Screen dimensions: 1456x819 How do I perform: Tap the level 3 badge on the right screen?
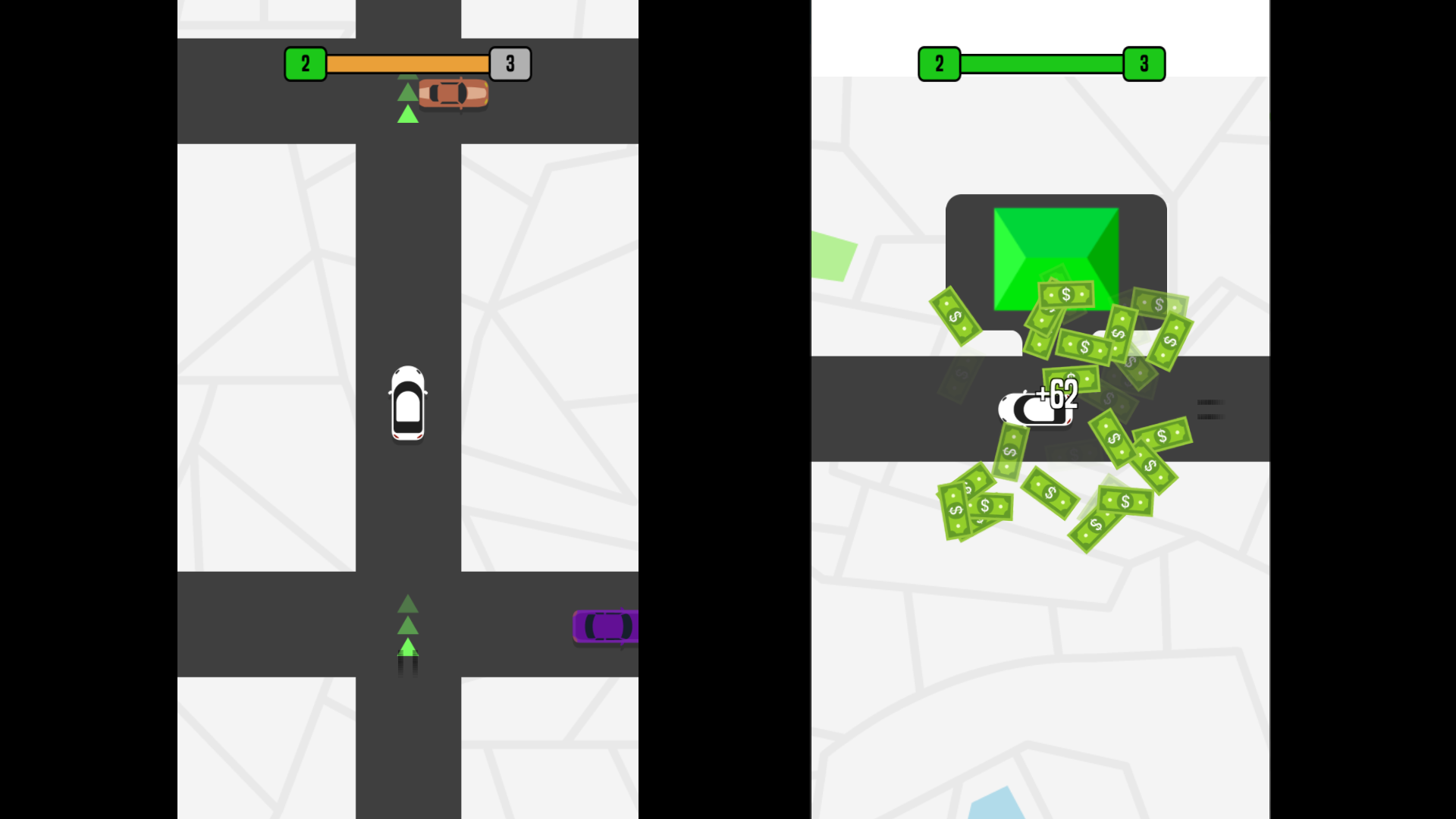(1144, 64)
